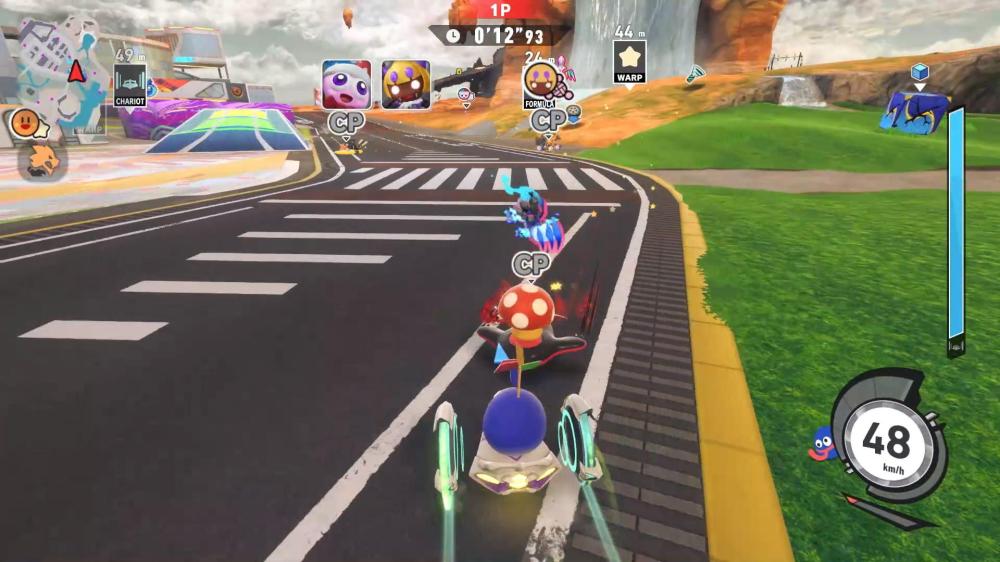Select the orange beast copy ability icon
Screen dimensions: 1000x562
(42, 160)
